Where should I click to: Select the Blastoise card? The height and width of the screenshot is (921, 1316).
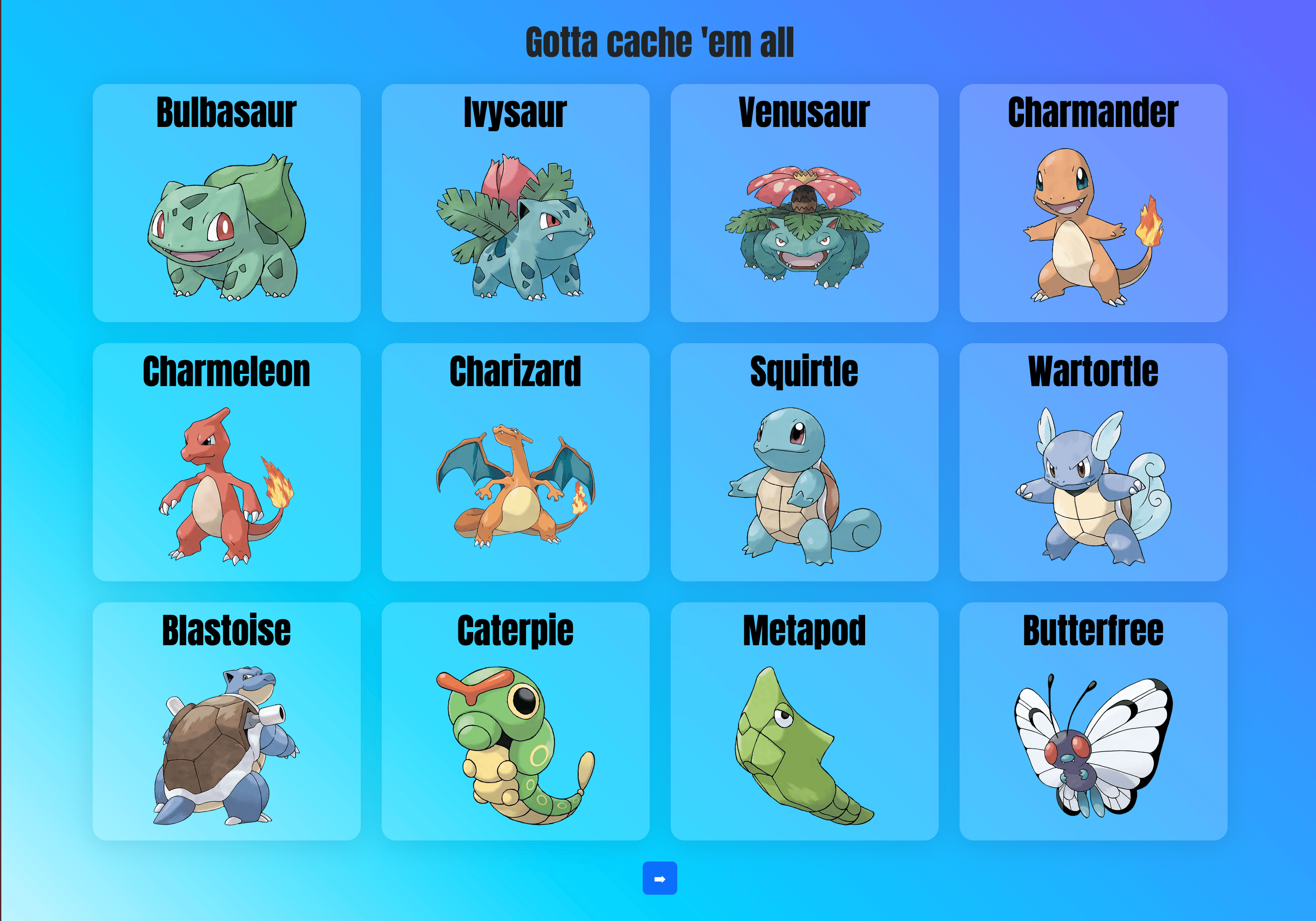point(226,721)
